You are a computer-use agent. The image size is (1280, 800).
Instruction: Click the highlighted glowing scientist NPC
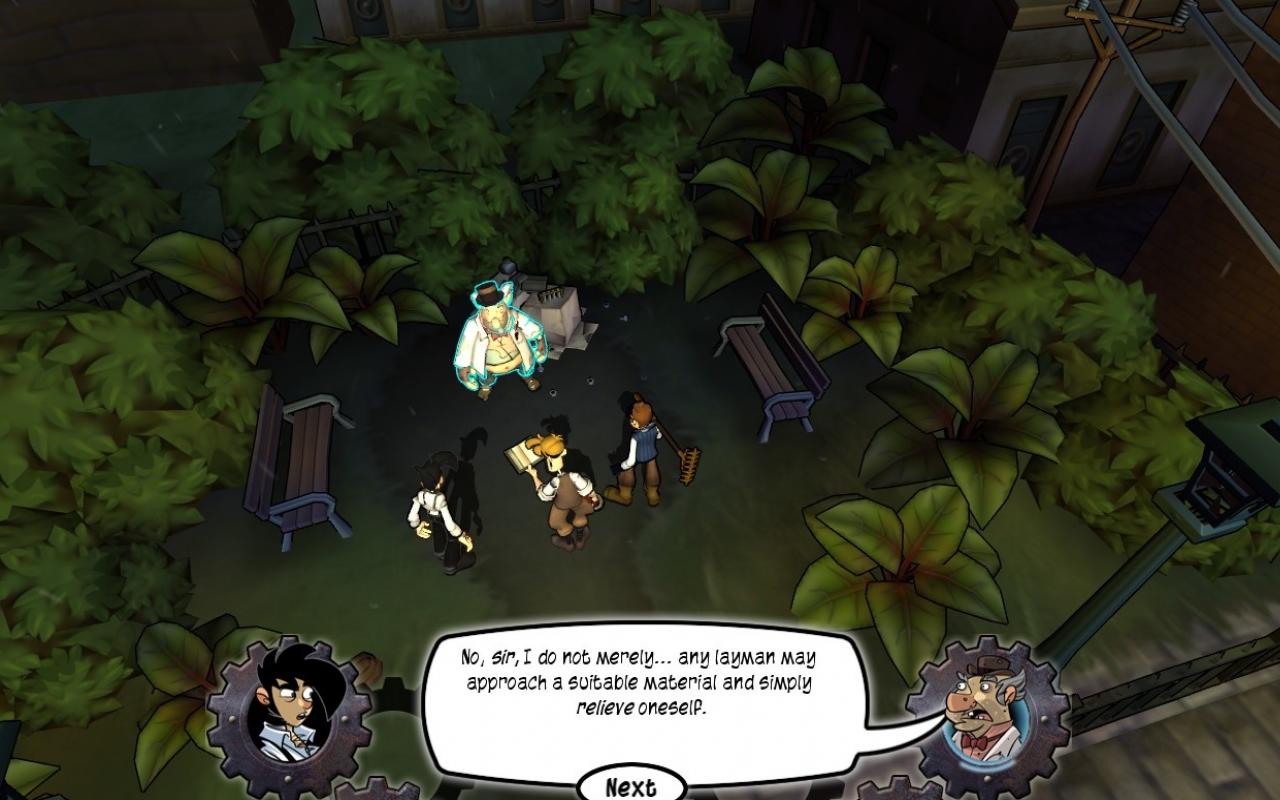pyautogui.click(x=500, y=340)
